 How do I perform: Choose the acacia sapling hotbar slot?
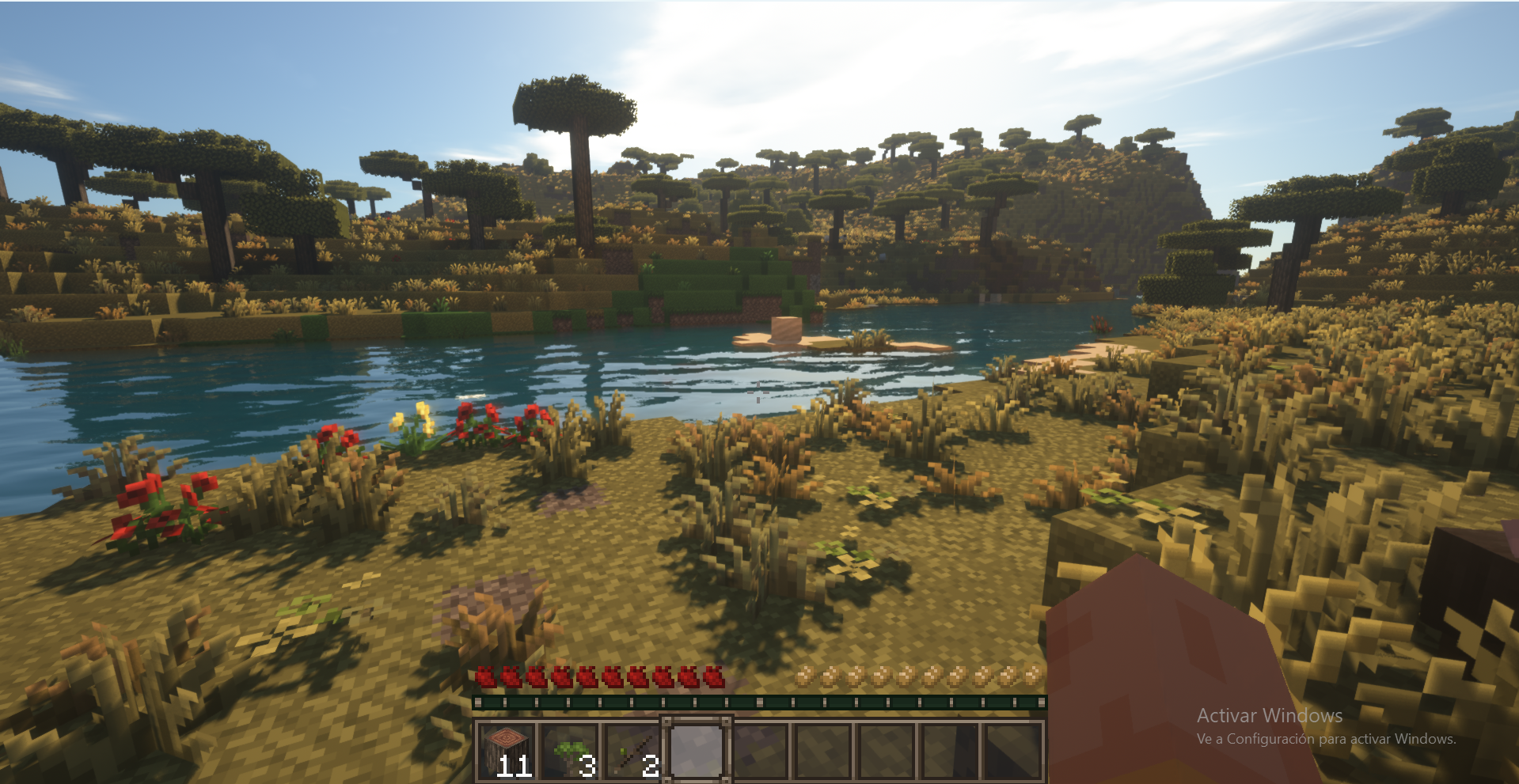(570, 750)
